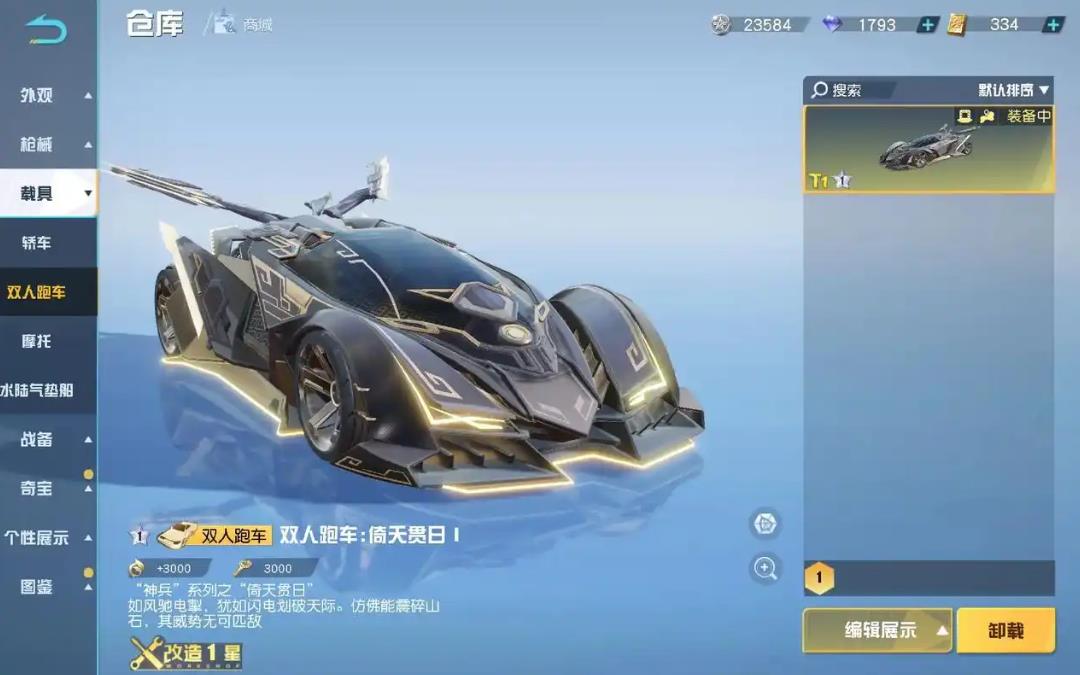
Task: Unequip the vehicle with 卸载 button
Action: coord(1005,630)
